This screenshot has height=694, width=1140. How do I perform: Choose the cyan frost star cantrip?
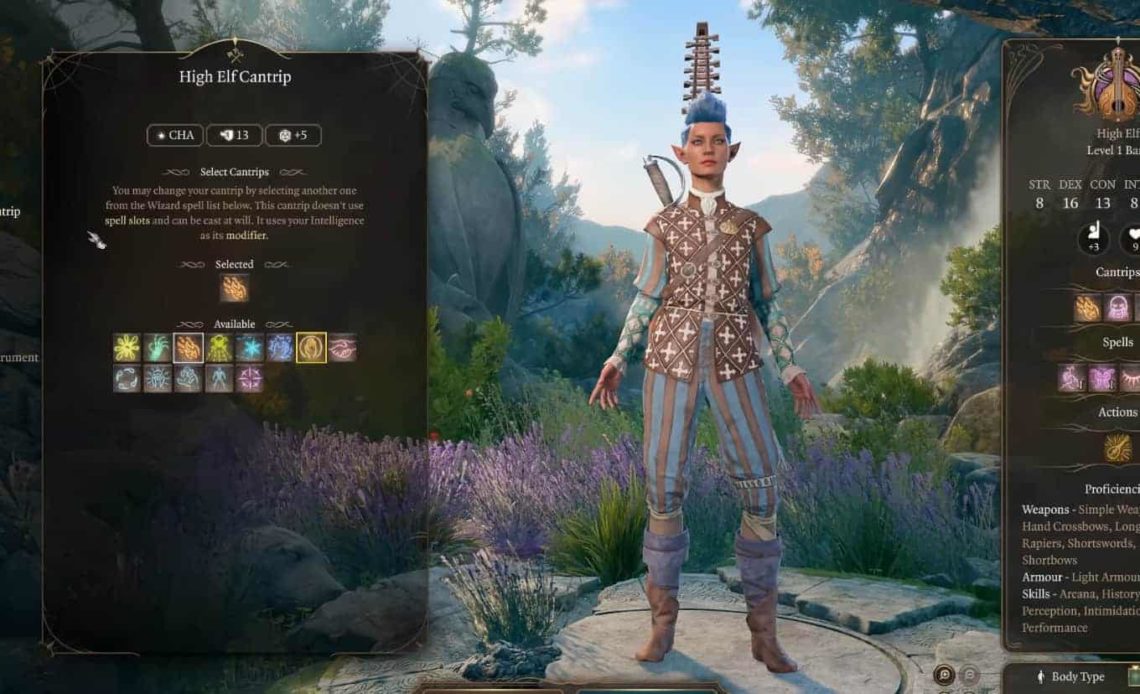[250, 347]
